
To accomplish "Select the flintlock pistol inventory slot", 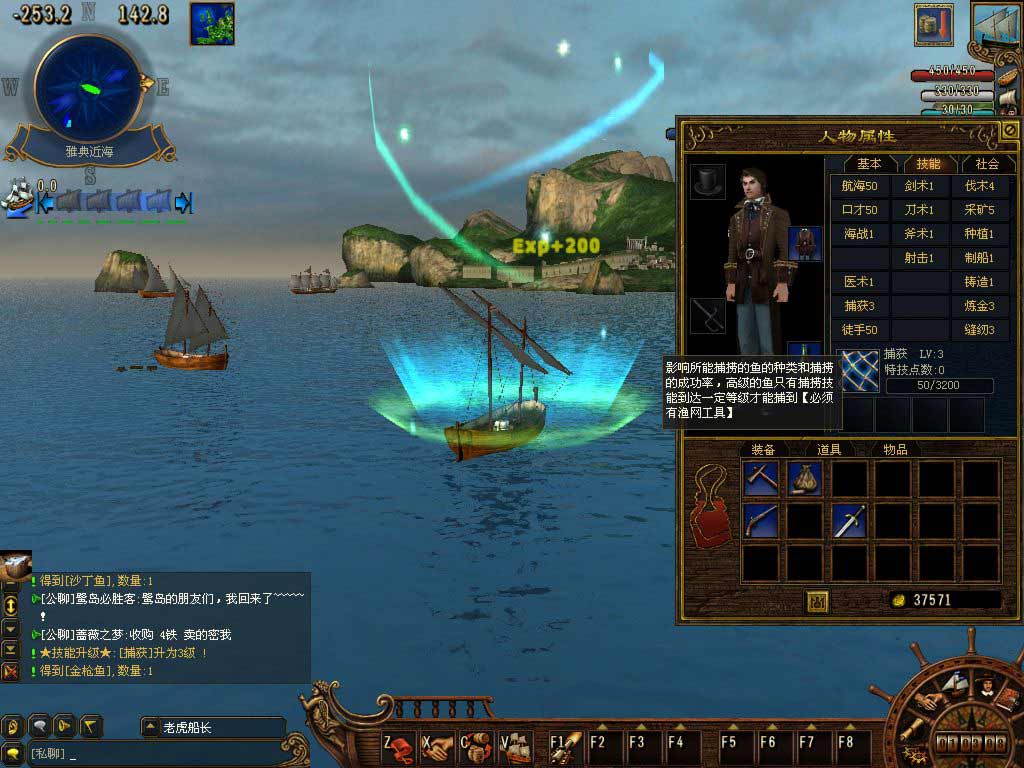I will click(761, 520).
